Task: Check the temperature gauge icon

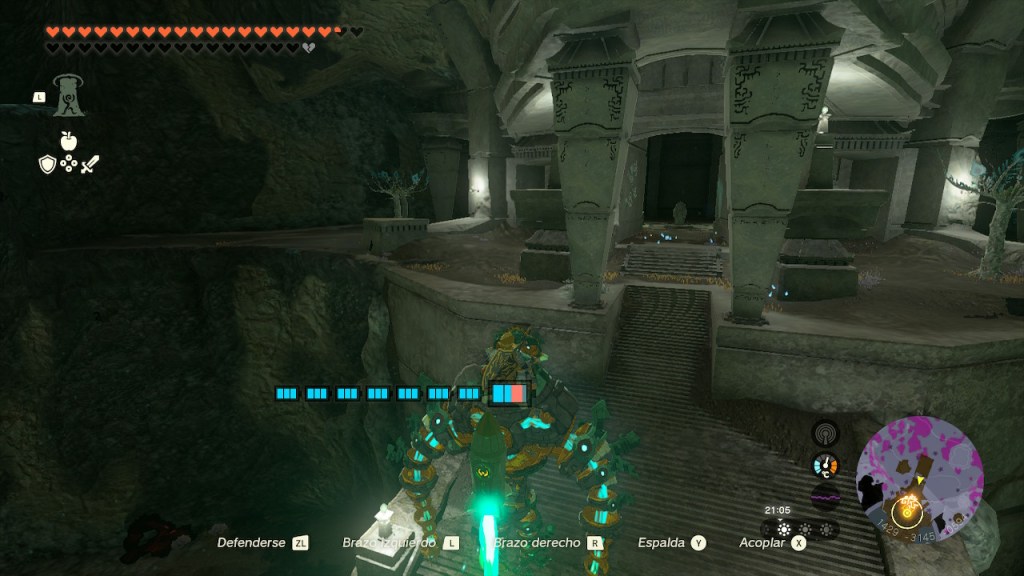Action: click(825, 466)
